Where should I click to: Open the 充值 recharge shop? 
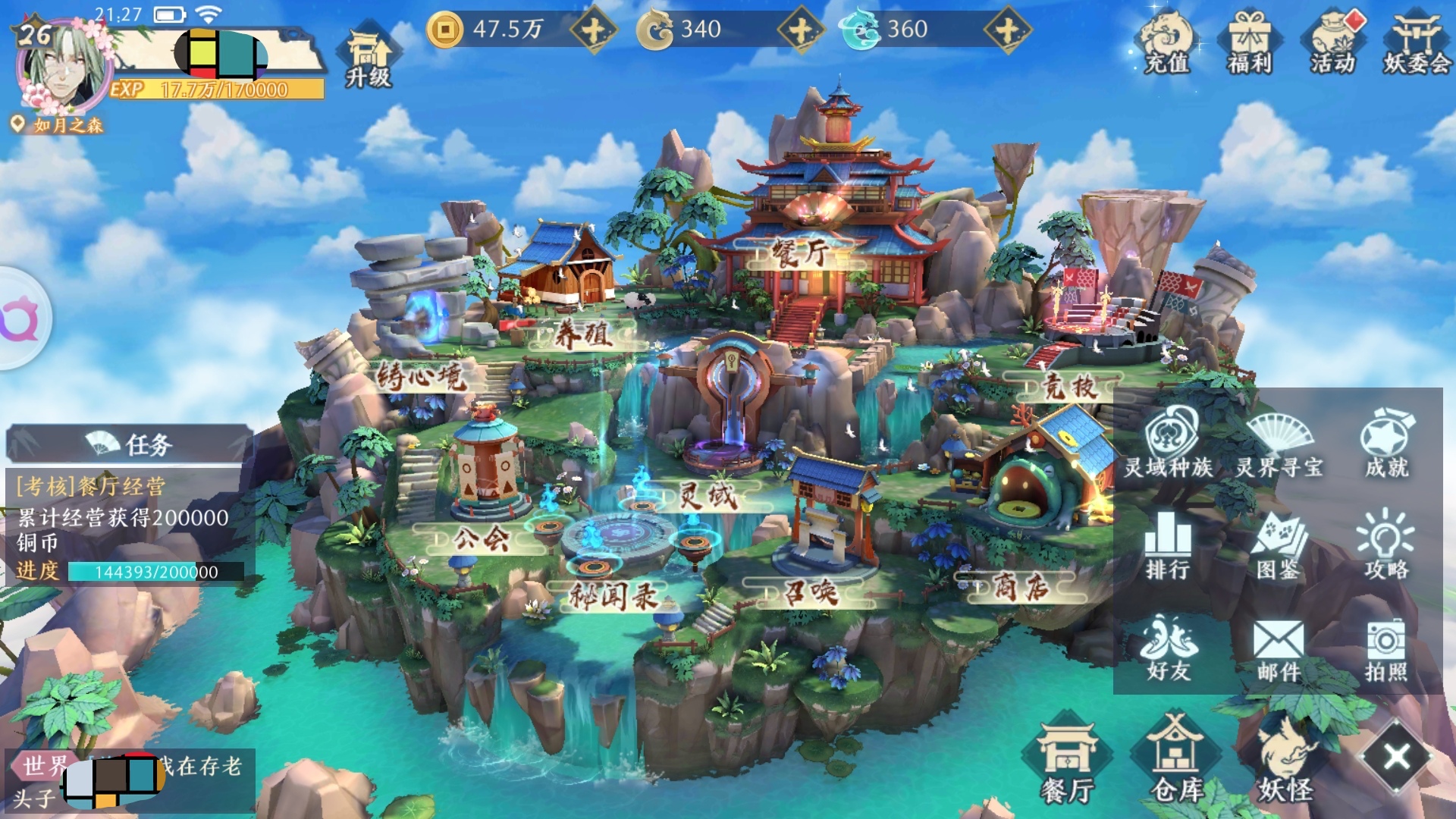[x=1166, y=42]
